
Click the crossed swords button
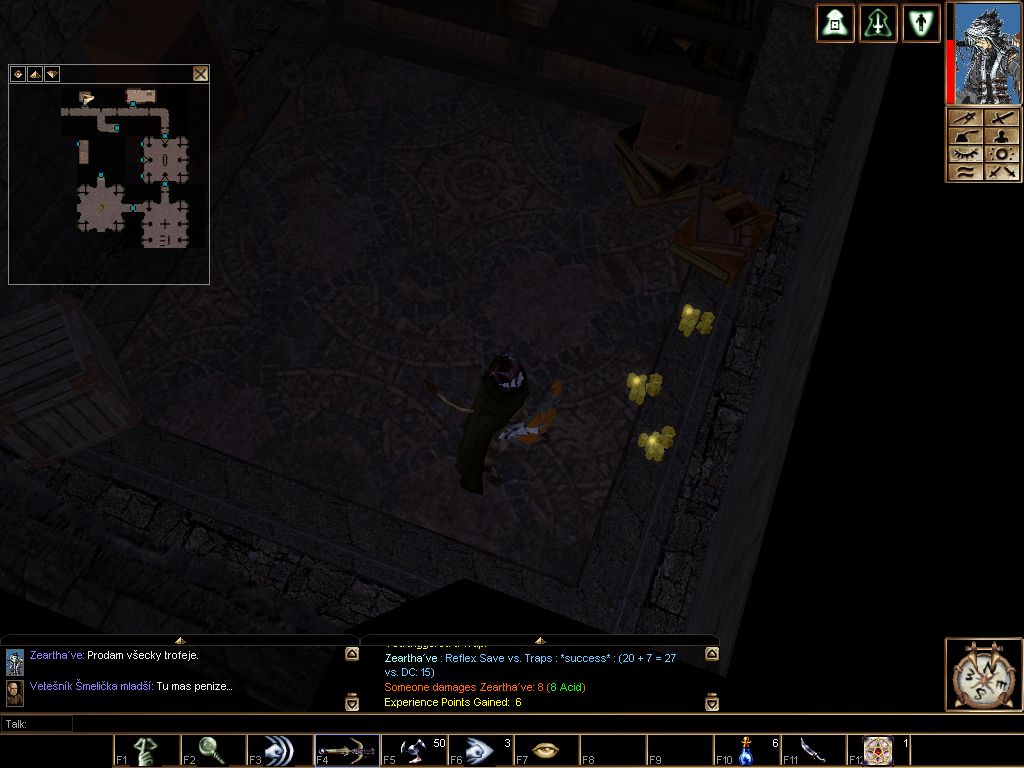coord(1002,172)
